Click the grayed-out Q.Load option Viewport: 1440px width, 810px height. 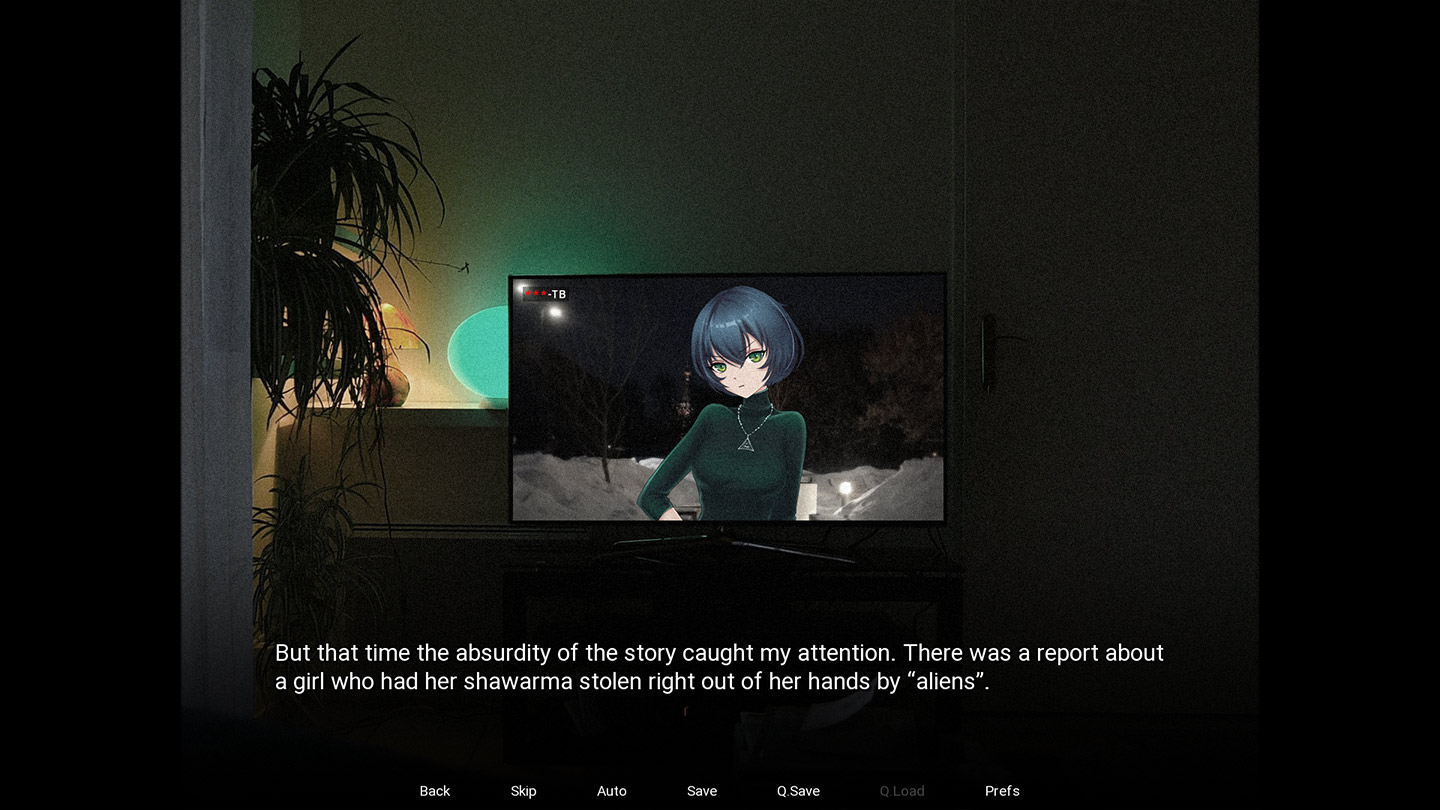tap(900, 791)
